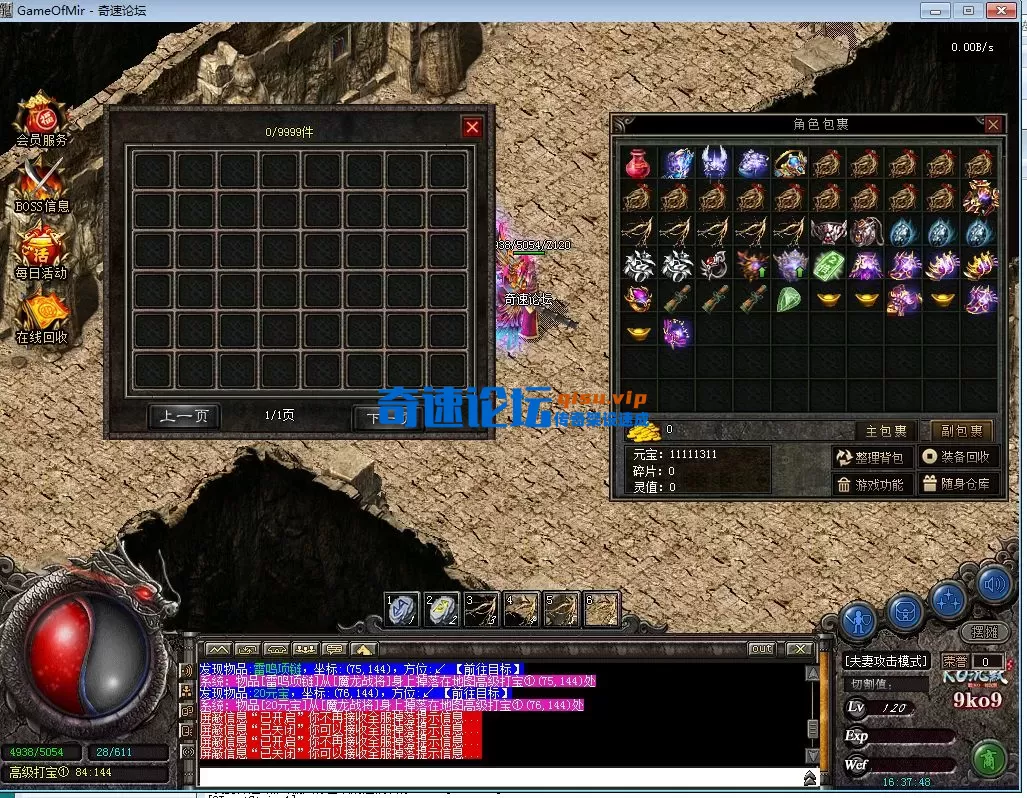
Task: Open the 在线回收 online recycle icon
Action: pyautogui.click(x=41, y=316)
